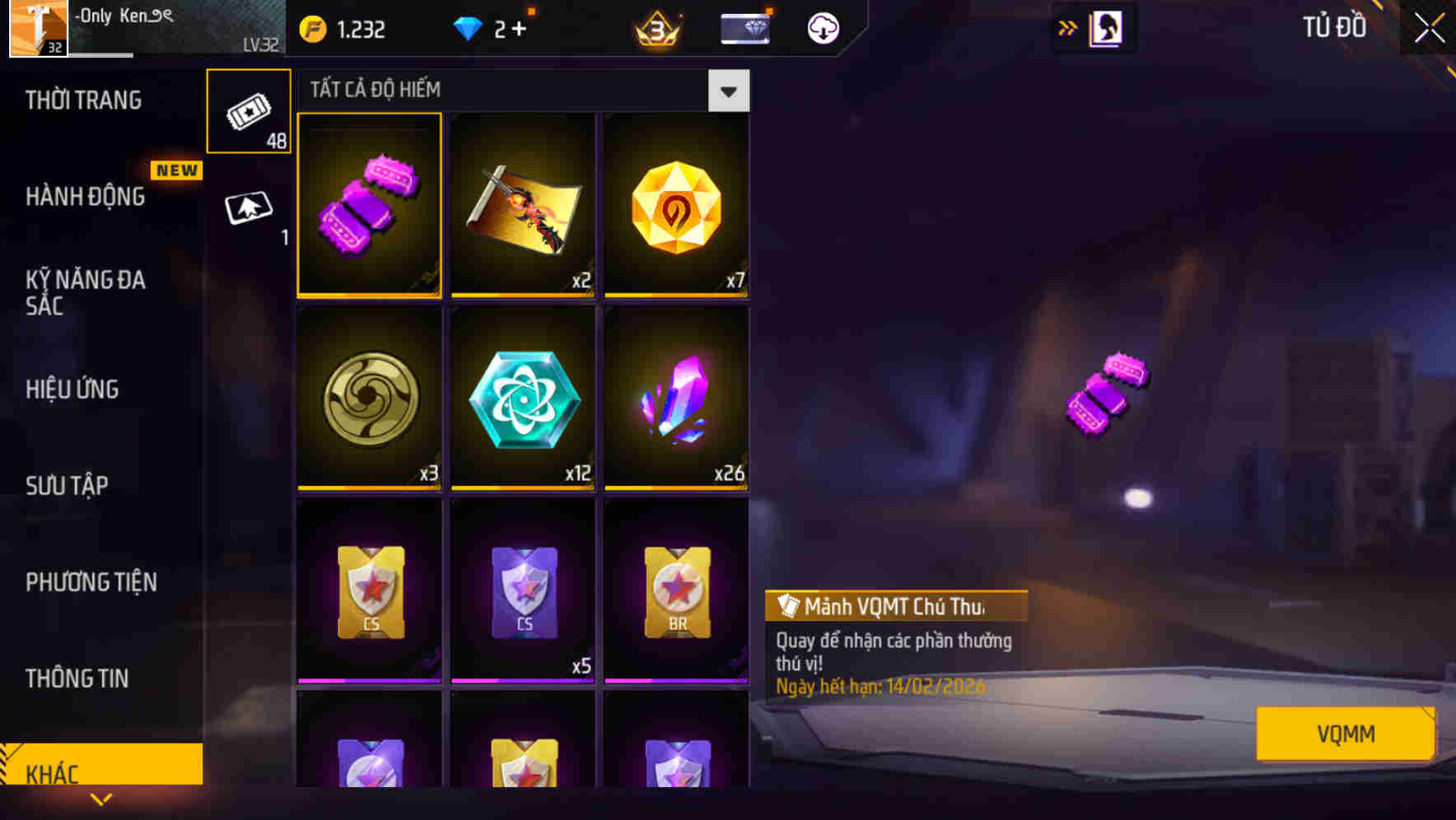Select the voucher ticket tab showing 48
Image resolution: width=1456 pixels, height=820 pixels.
(x=248, y=111)
